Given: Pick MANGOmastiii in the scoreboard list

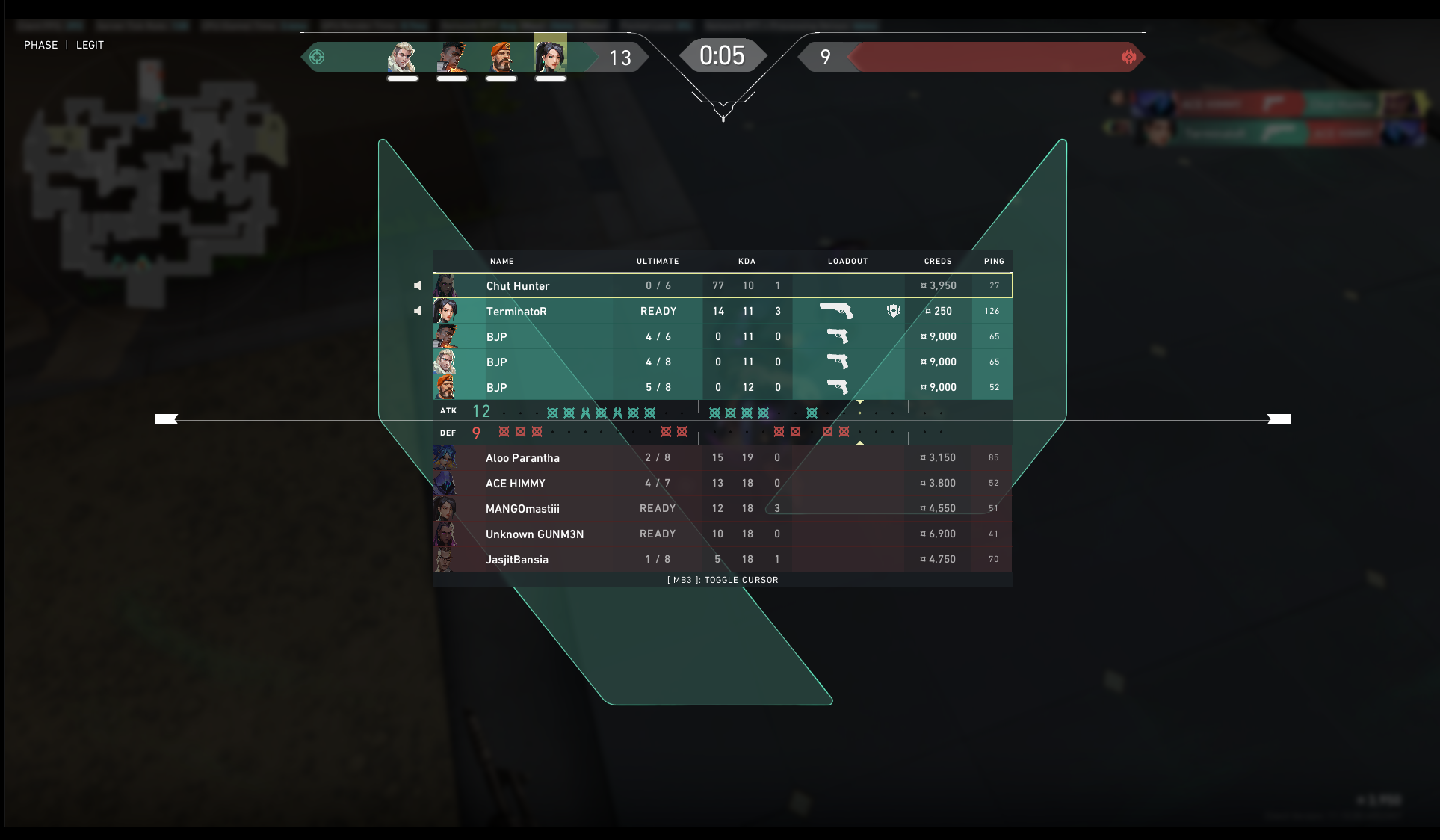Looking at the screenshot, I should (x=522, y=508).
